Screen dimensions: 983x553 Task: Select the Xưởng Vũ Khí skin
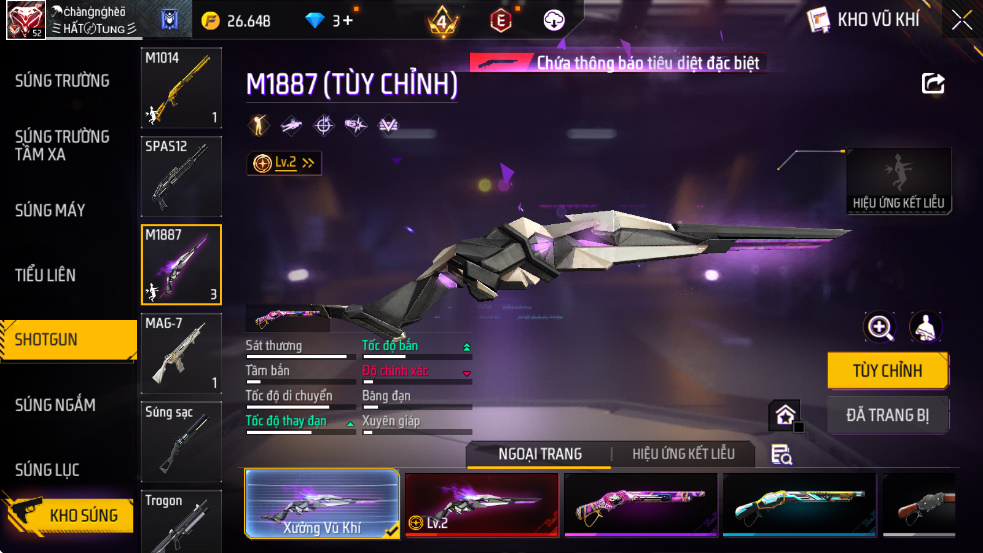click(x=322, y=504)
